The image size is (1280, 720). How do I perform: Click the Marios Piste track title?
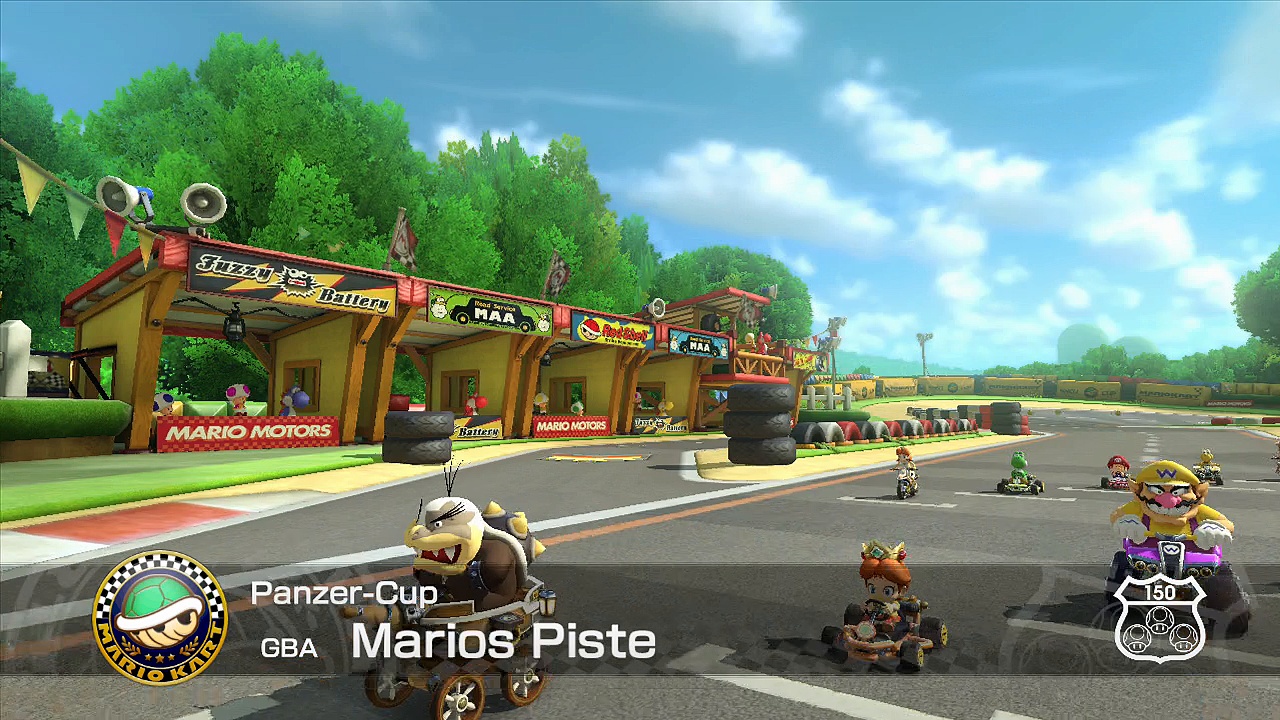pyautogui.click(x=503, y=641)
